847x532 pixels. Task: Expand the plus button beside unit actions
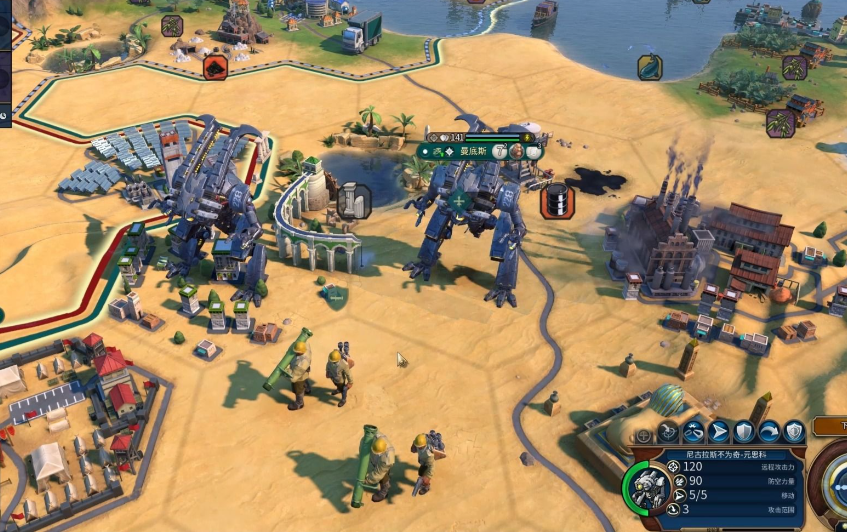click(645, 435)
